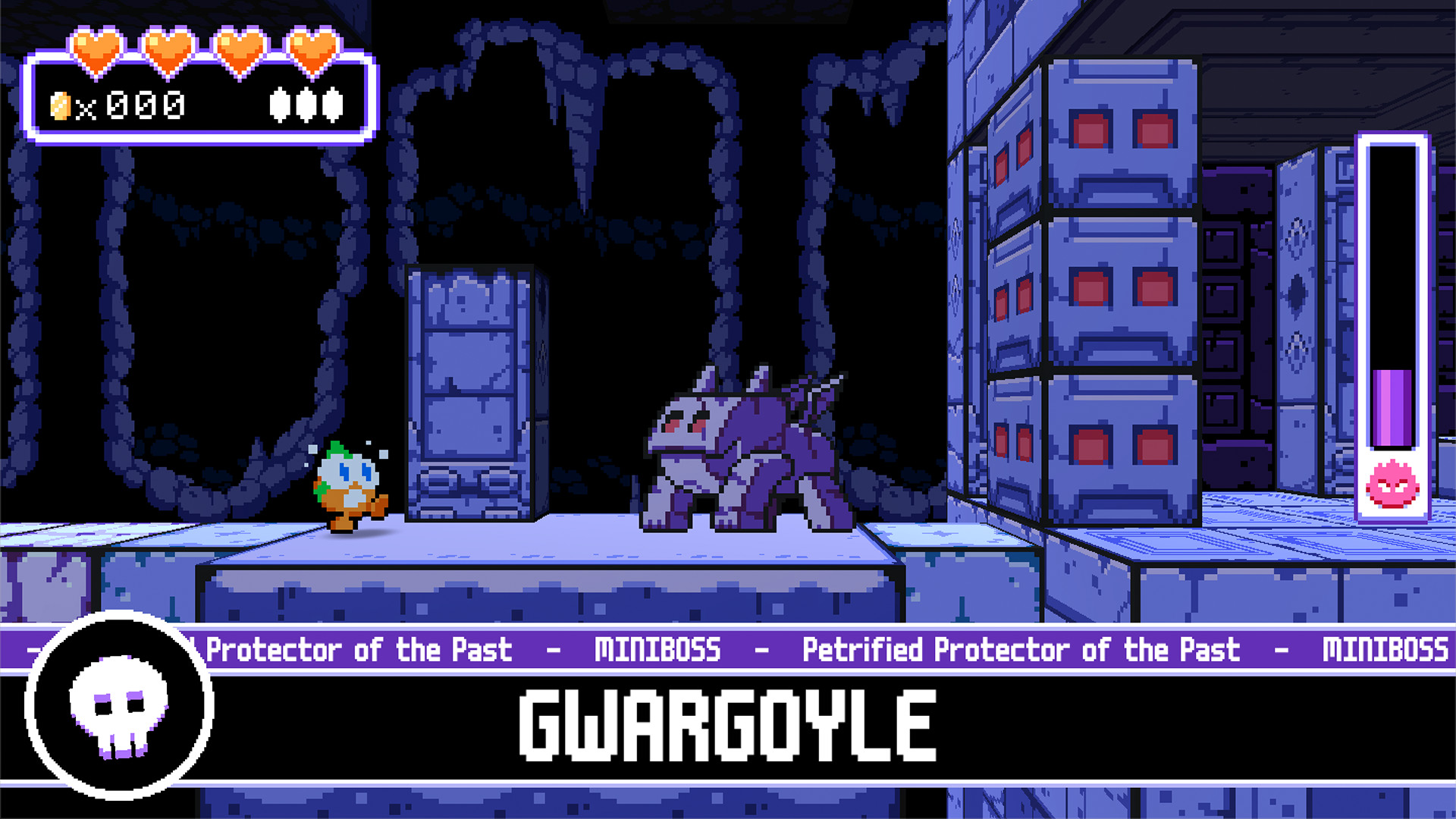This screenshot has height=819, width=1456.
Task: Click the 000 coin counter text
Action: [144, 106]
